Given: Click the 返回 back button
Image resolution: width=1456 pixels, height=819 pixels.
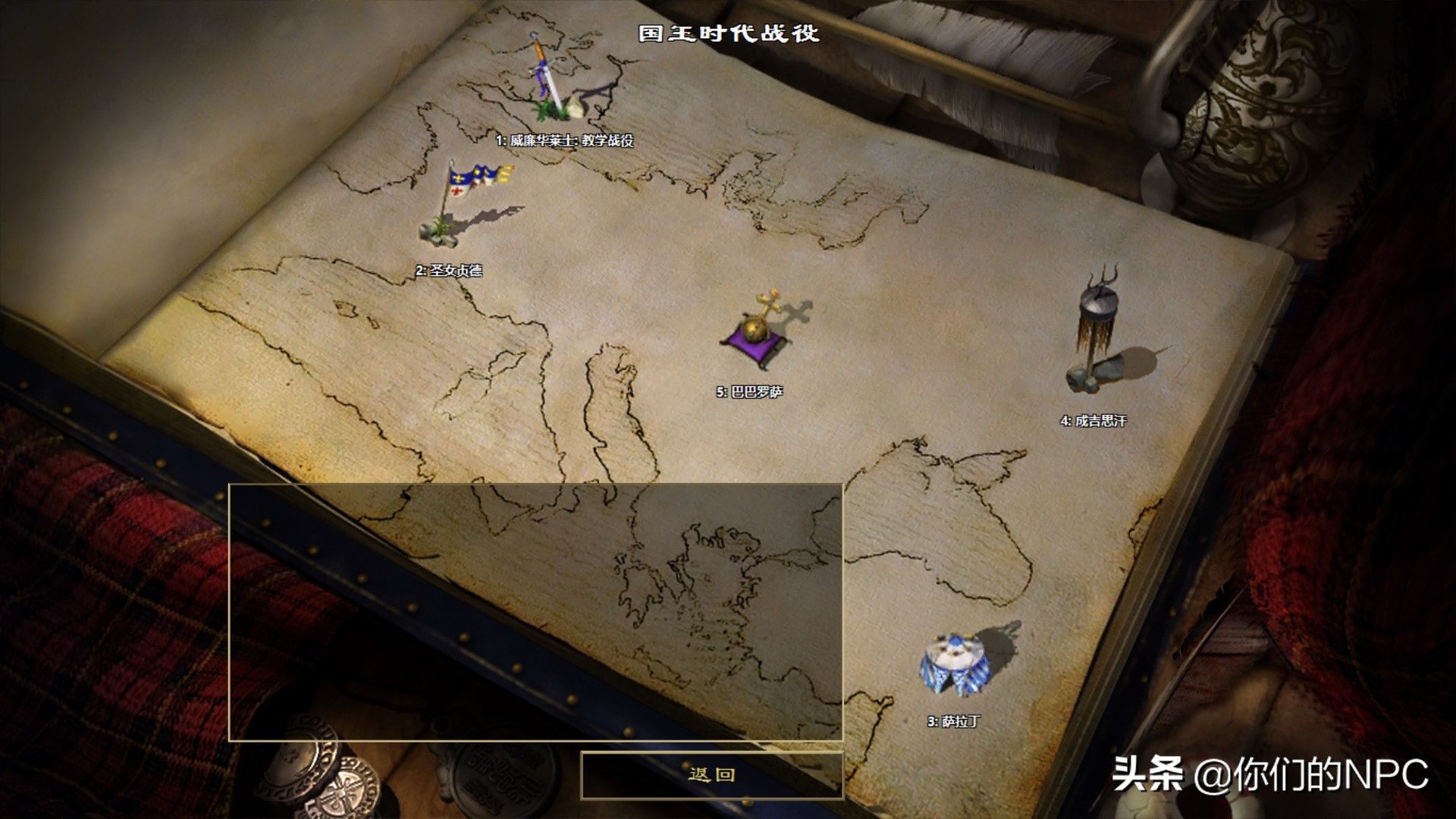Looking at the screenshot, I should (711, 775).
